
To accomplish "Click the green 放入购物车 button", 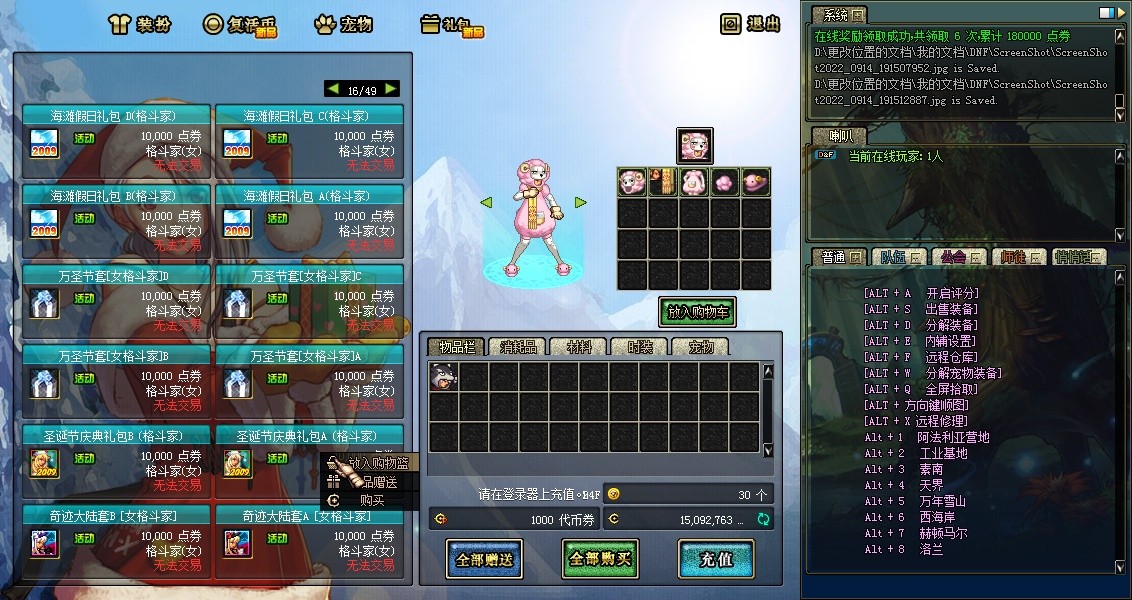I will point(697,312).
